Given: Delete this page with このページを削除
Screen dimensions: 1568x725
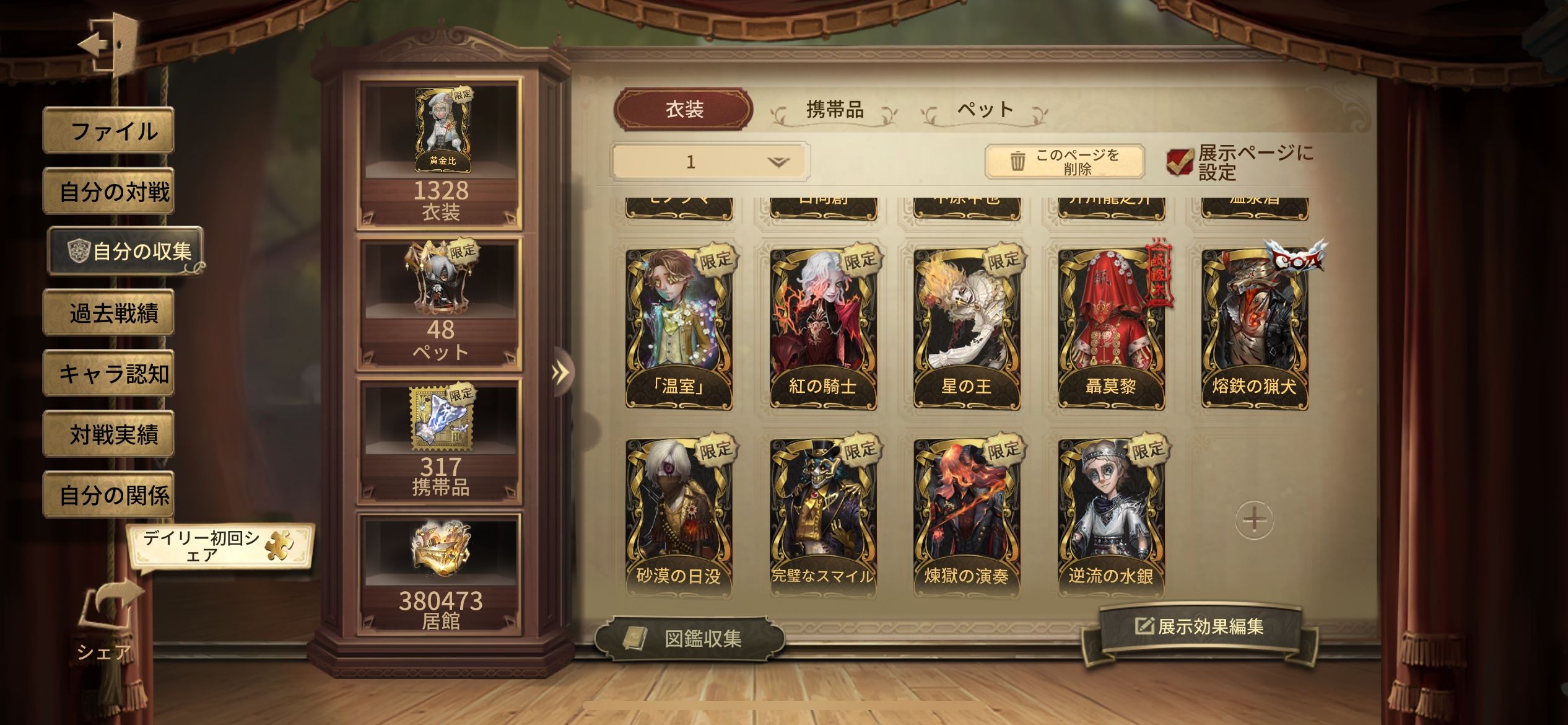Looking at the screenshot, I should [1065, 162].
